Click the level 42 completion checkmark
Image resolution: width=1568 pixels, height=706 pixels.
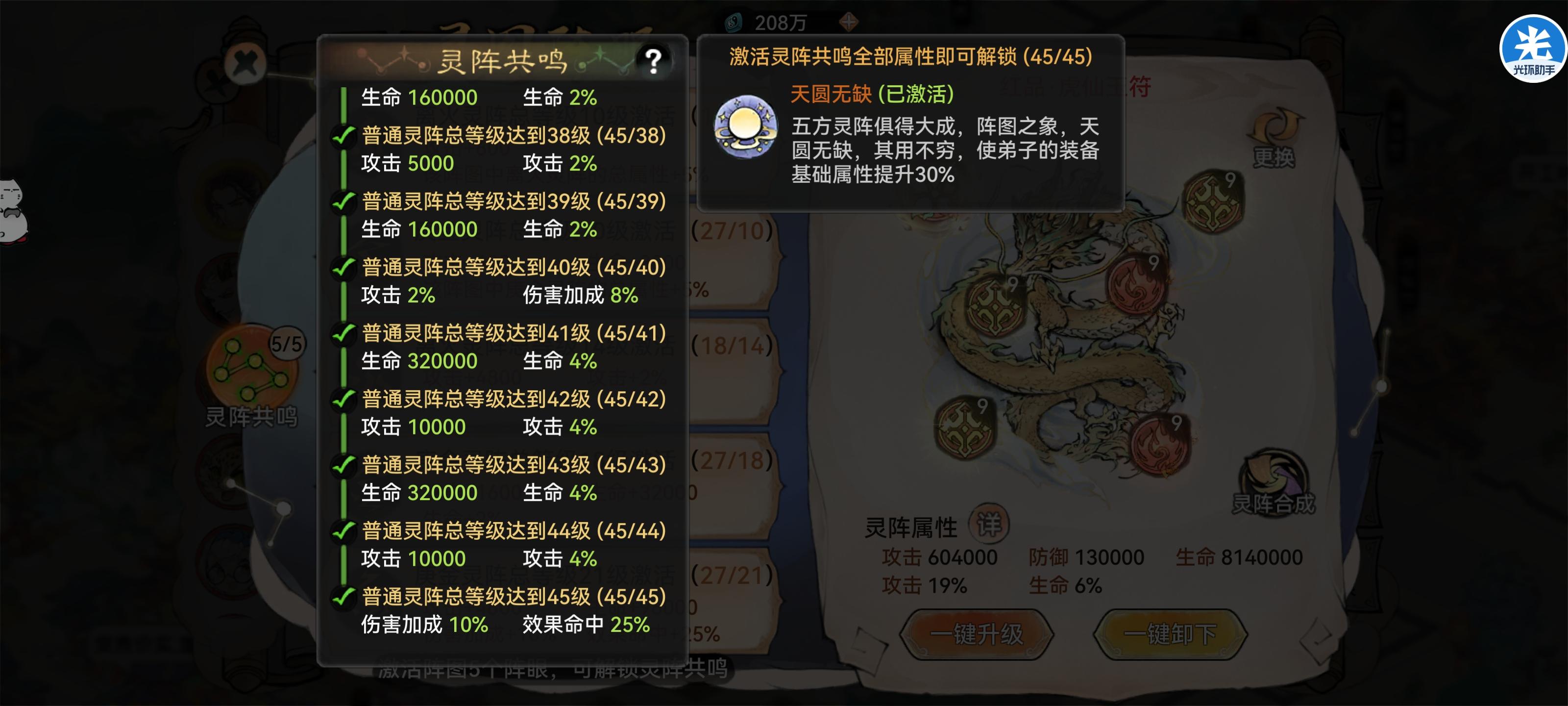tap(344, 399)
